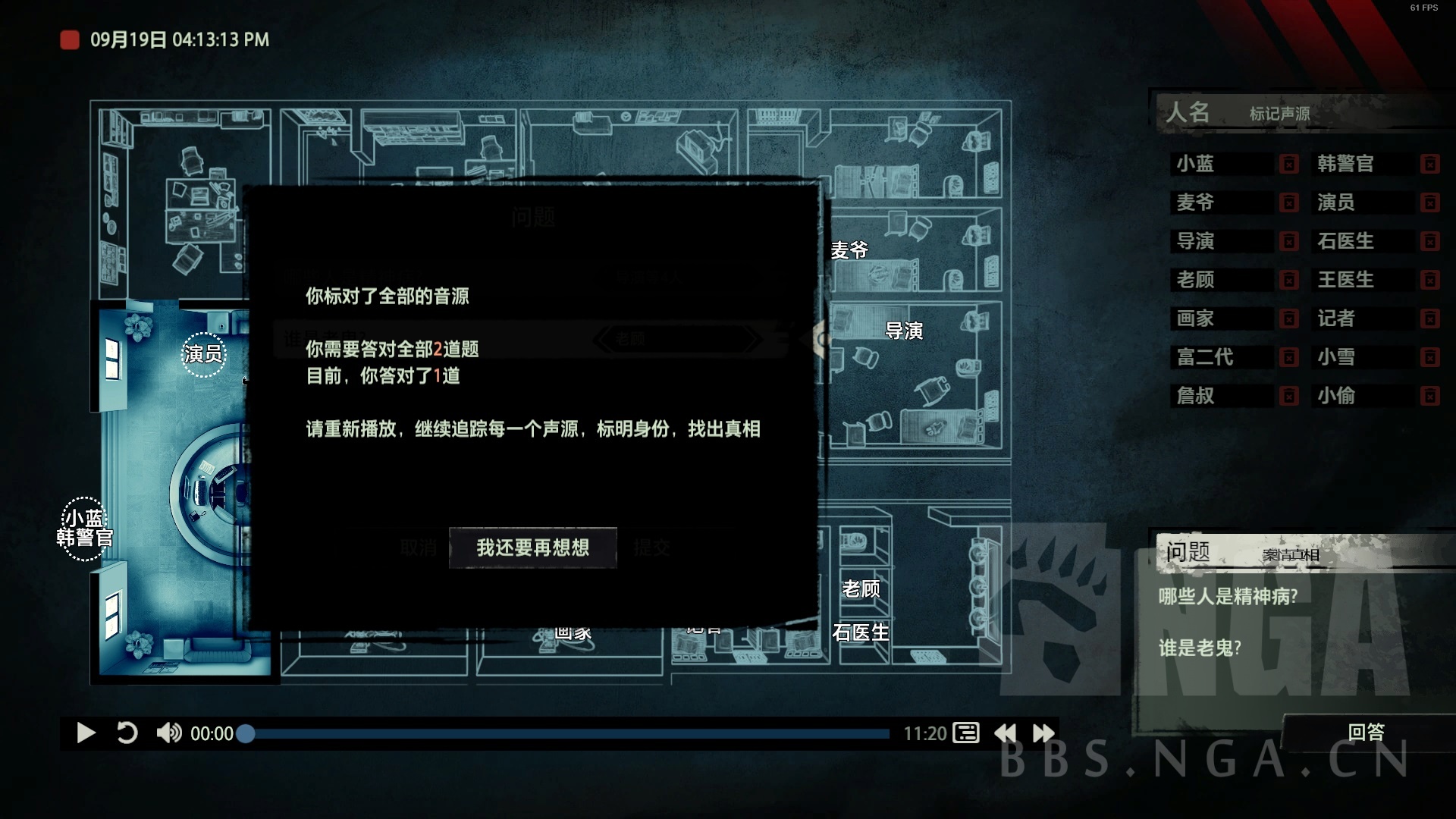Mute audio using the speaker icon
Screen dimensions: 1456x819
pos(171,733)
